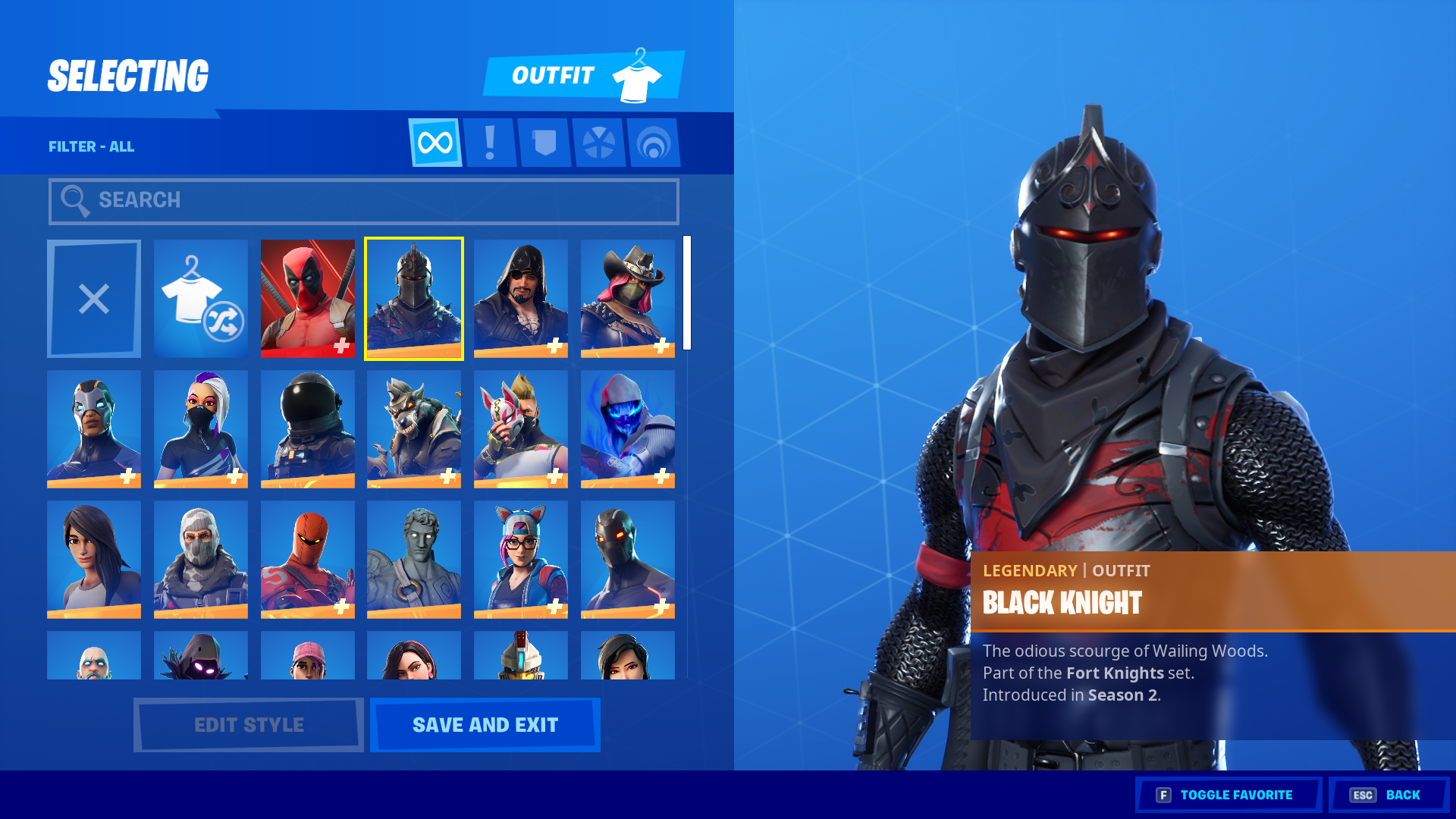The height and width of the screenshot is (819, 1456).
Task: Click the pinwheel filter icon
Action: [x=599, y=143]
